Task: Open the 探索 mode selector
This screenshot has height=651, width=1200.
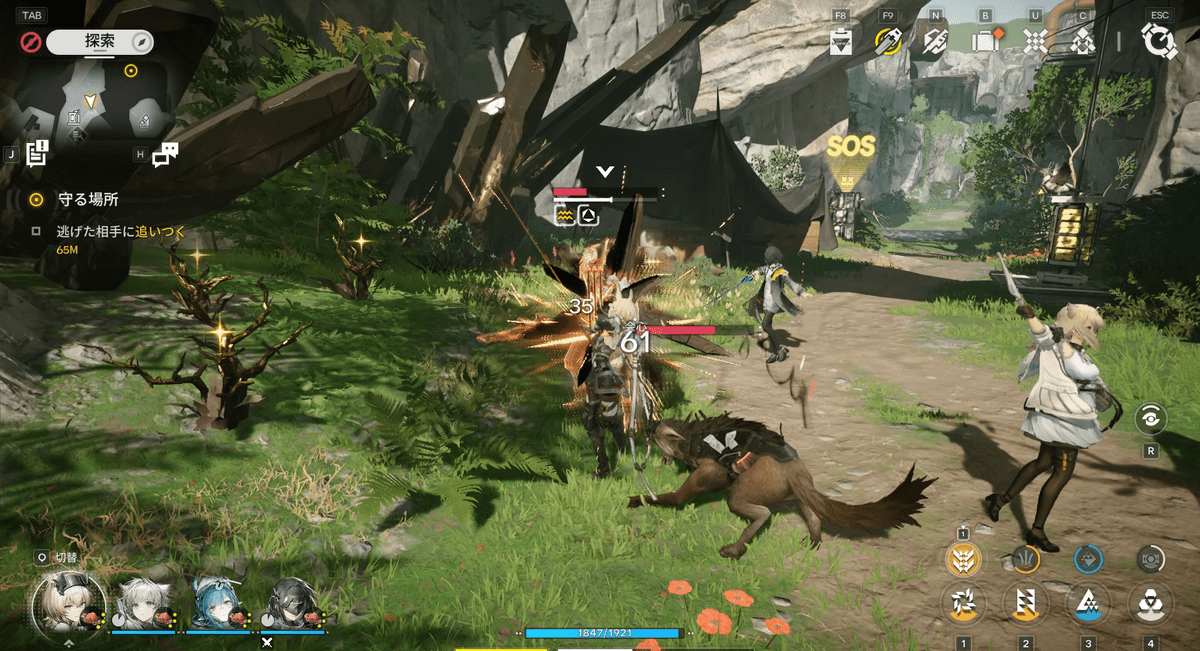Action: tap(99, 42)
